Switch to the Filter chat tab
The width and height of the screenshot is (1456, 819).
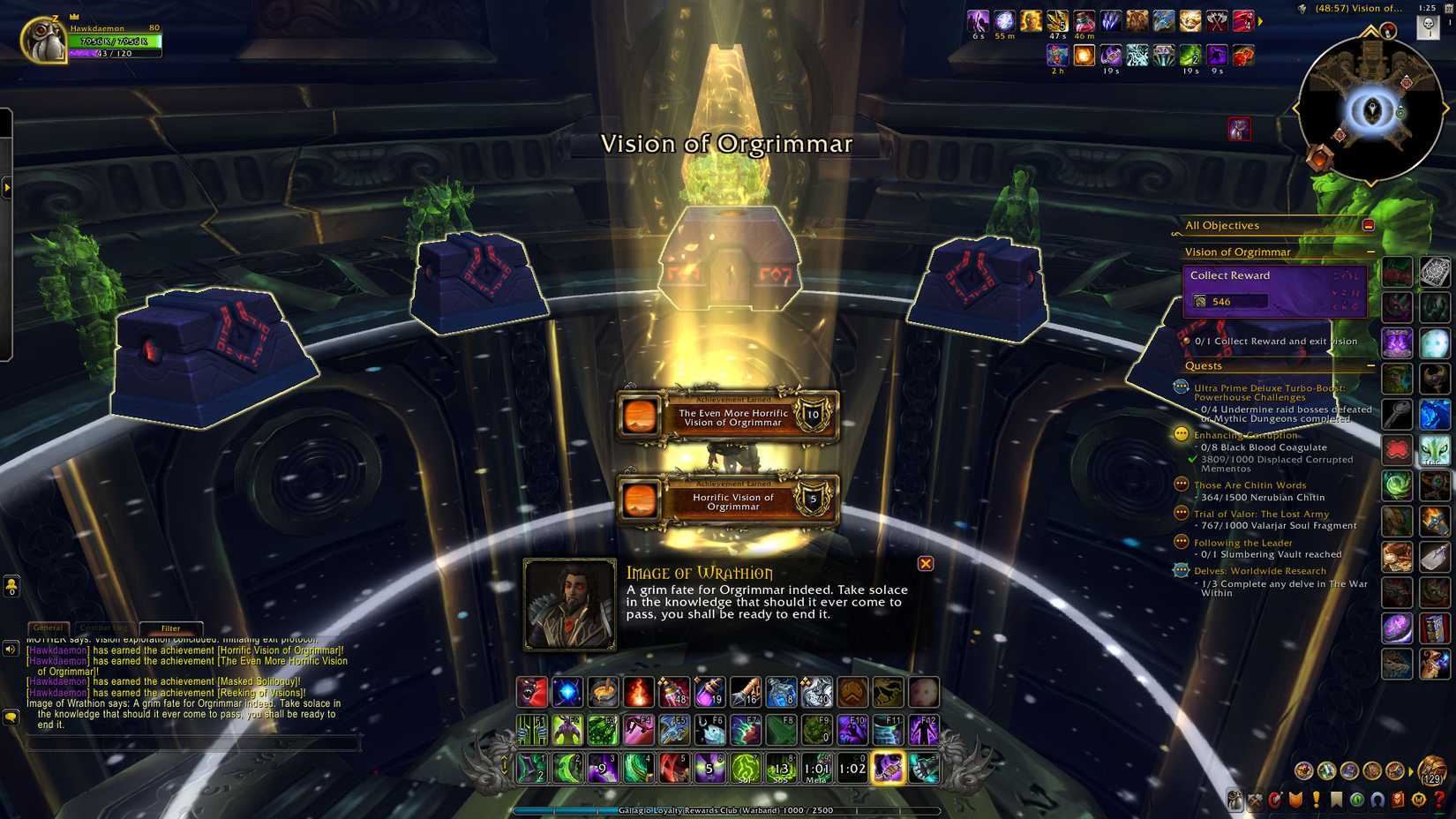pyautogui.click(x=172, y=628)
